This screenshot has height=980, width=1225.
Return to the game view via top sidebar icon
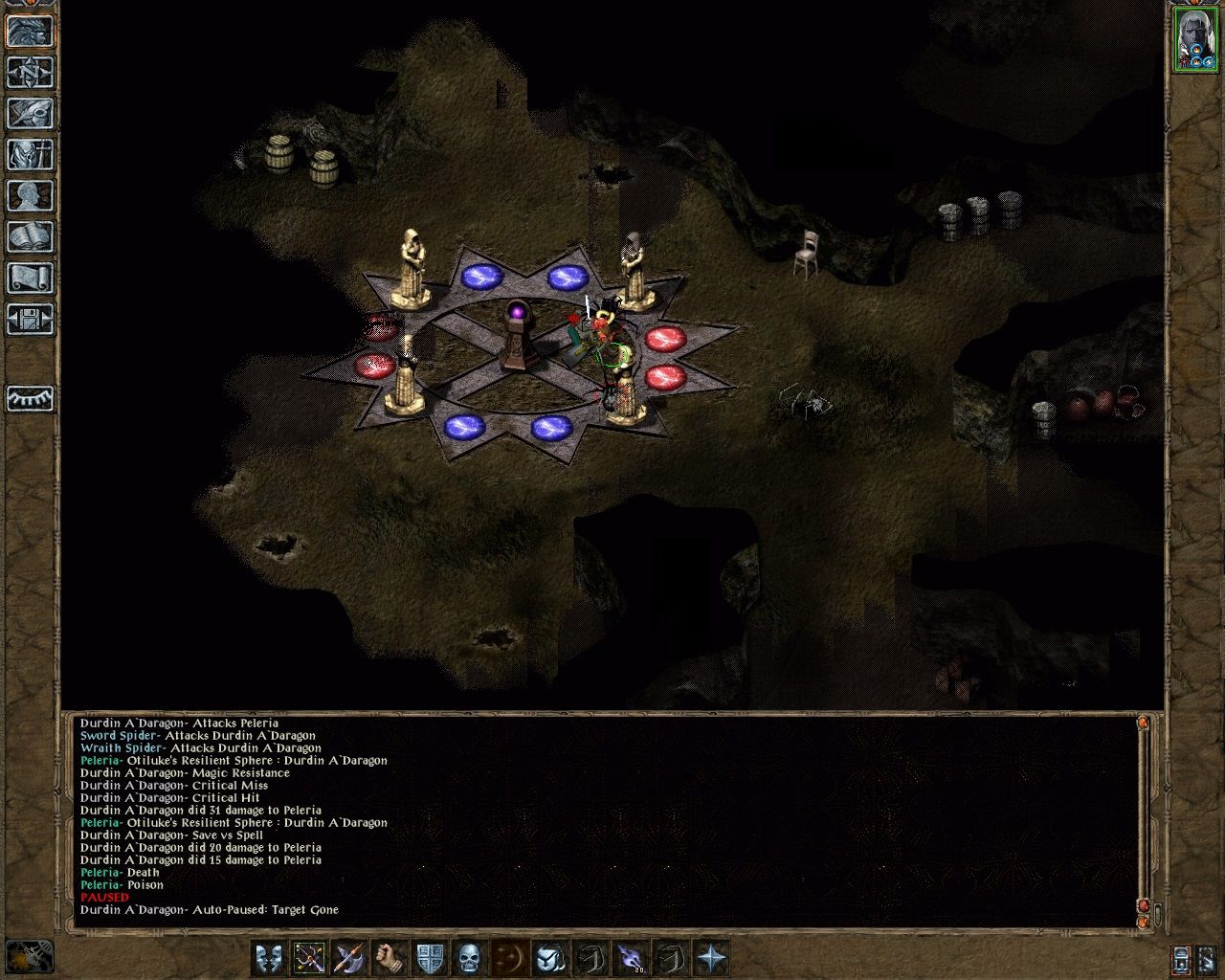29,33
